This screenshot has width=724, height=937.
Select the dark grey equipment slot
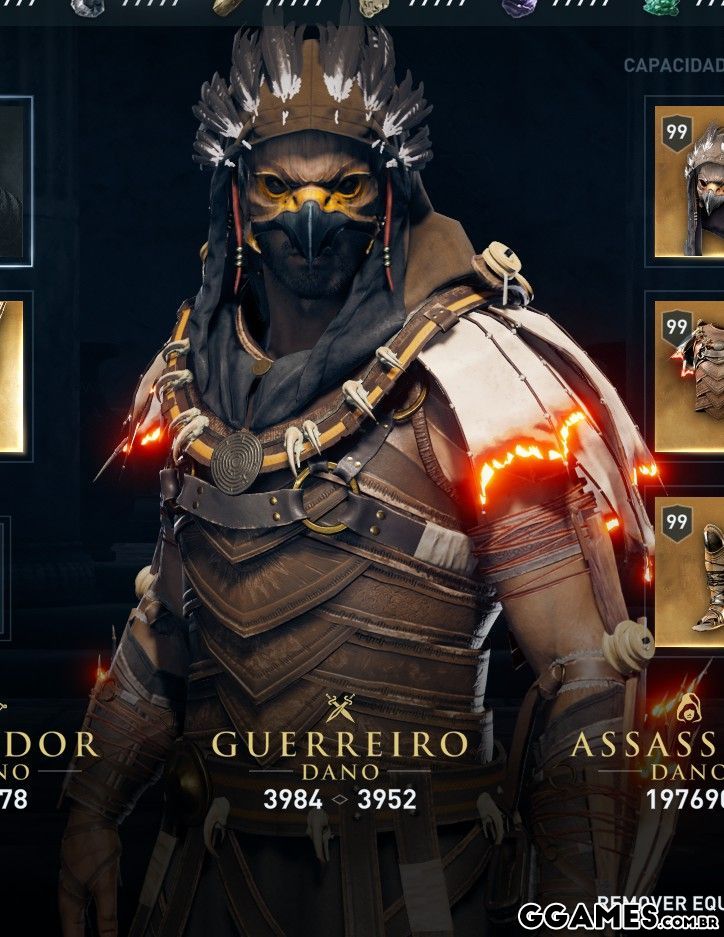(12, 181)
